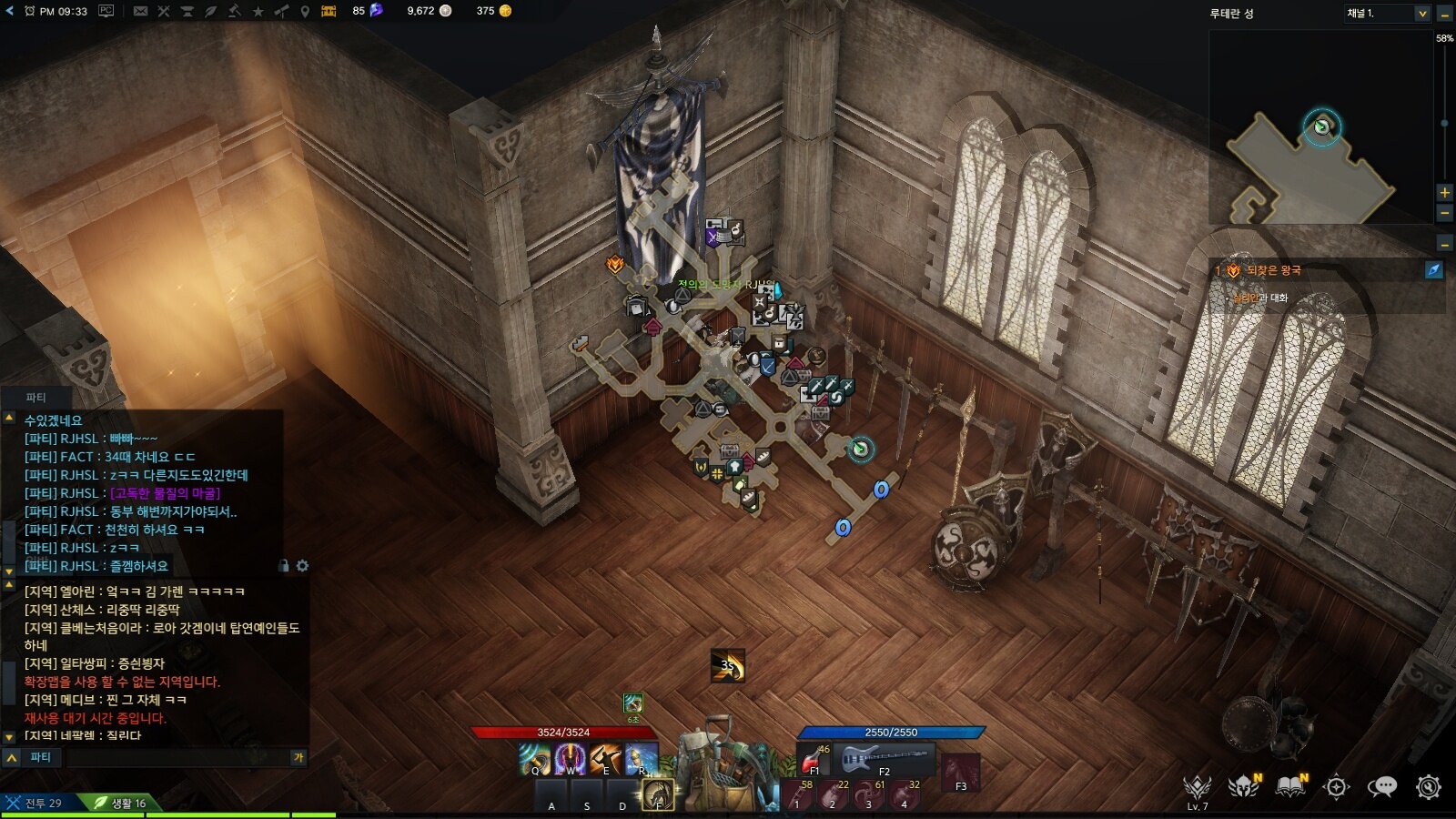Open the settings gear in bottom menu
This screenshot has width=1456, height=819.
pos(1429,787)
